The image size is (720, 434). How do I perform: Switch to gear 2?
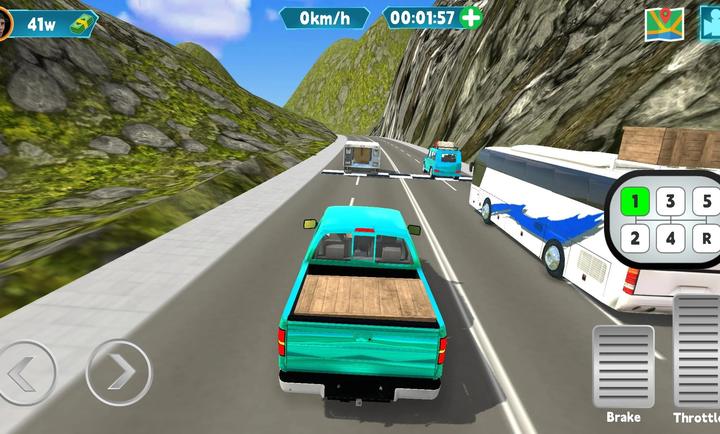tap(634, 238)
